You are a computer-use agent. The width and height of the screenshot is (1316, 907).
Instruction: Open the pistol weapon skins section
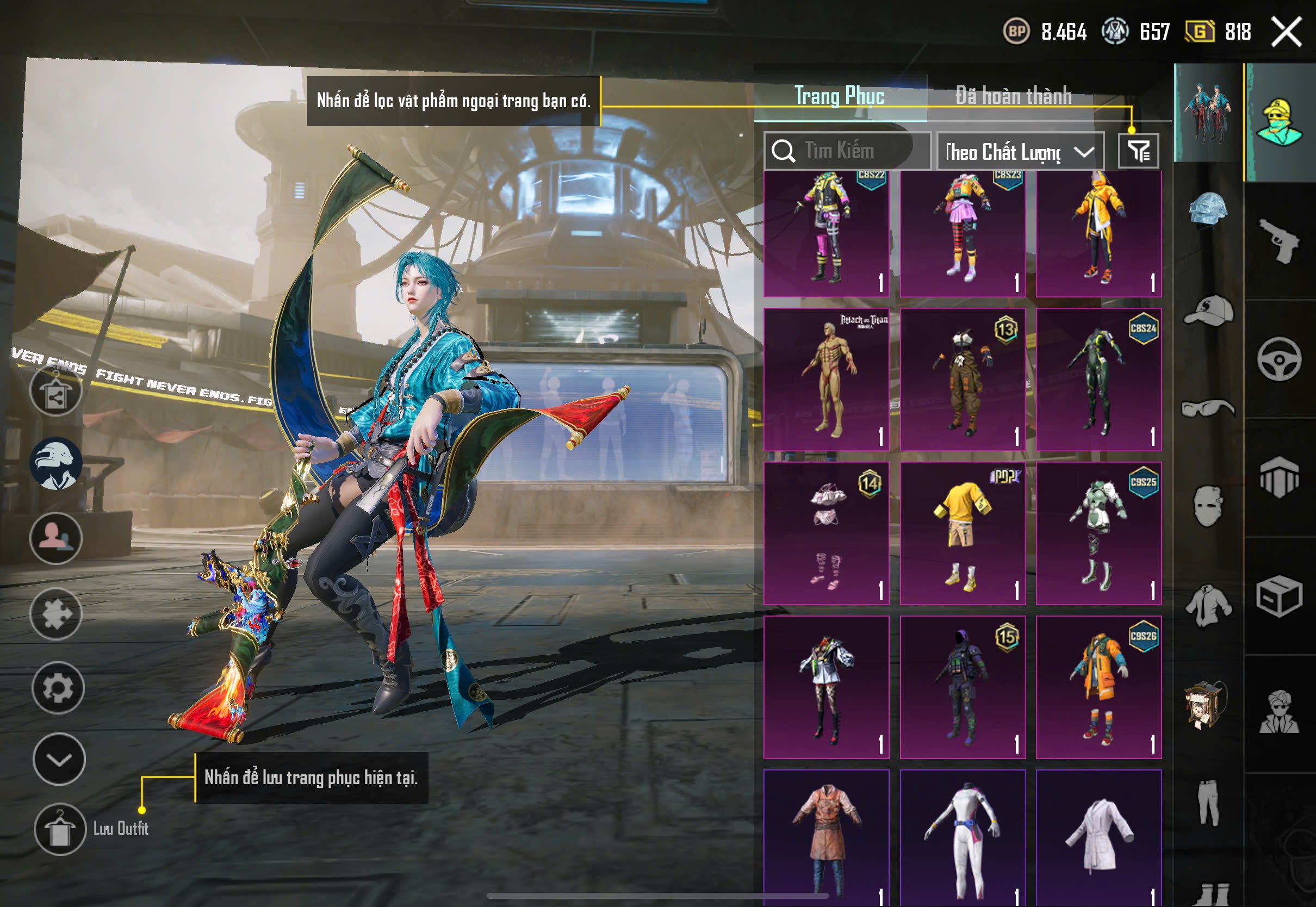tap(1280, 240)
